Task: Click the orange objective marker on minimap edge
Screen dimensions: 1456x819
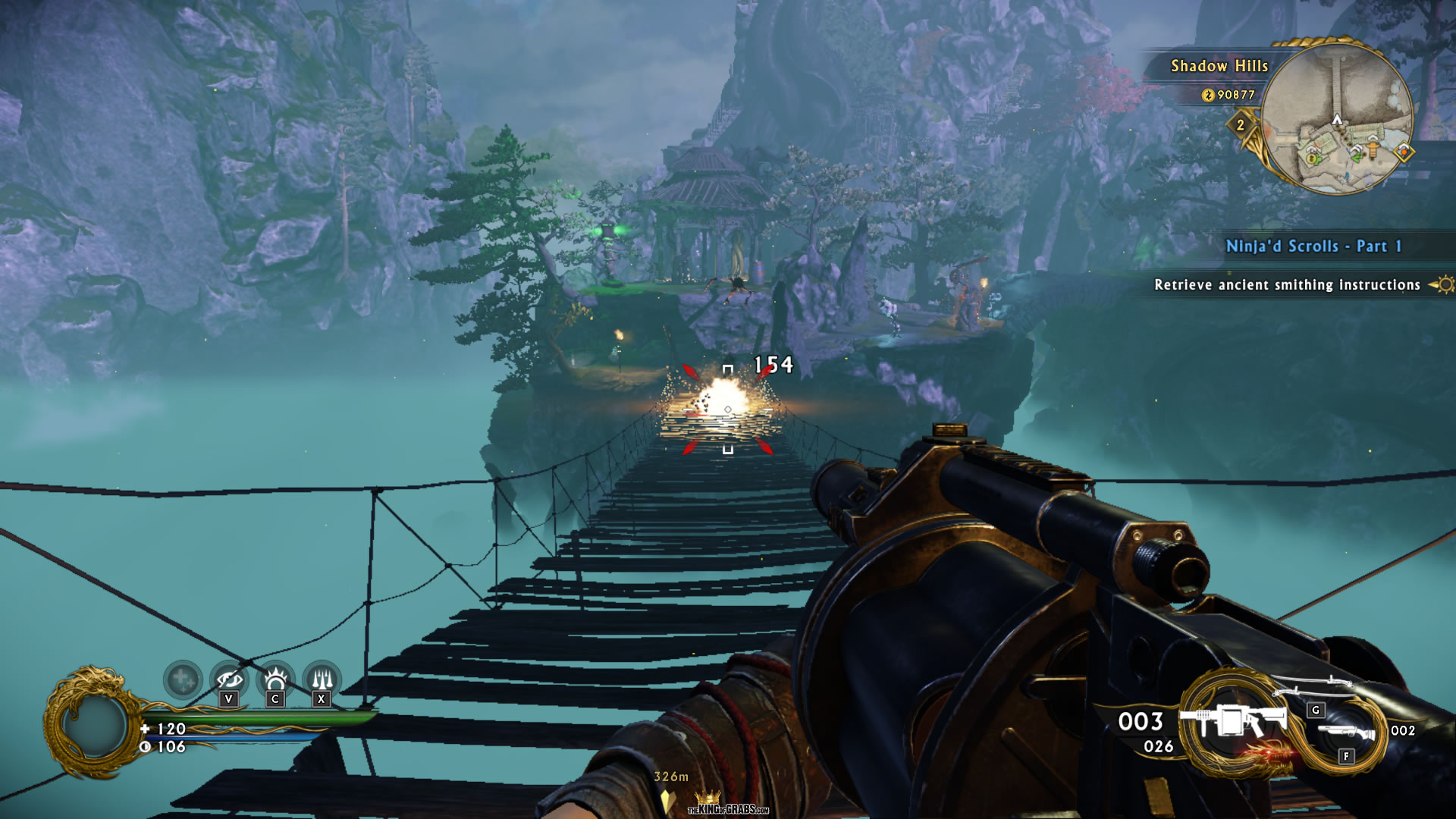Action: point(1404,152)
